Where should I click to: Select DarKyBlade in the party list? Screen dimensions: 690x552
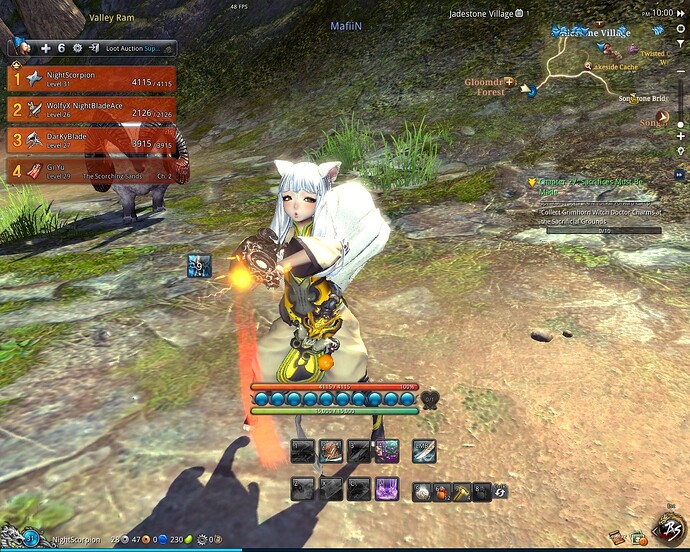(92, 140)
